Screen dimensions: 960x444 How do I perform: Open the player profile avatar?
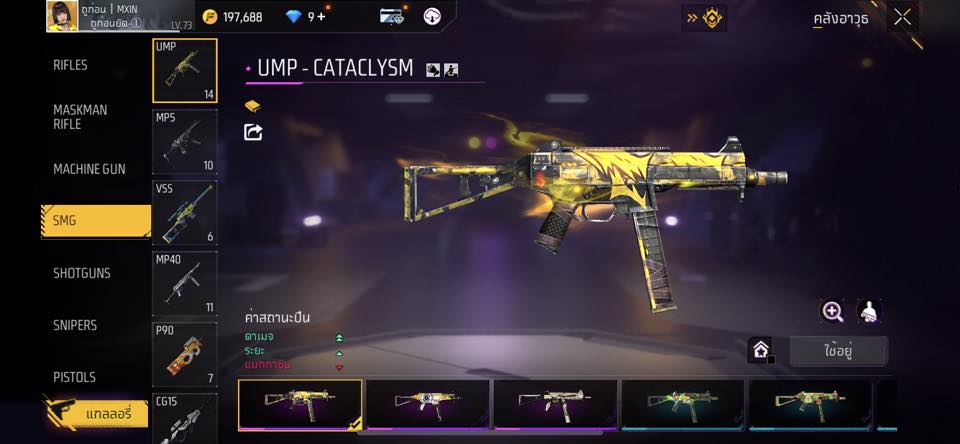click(62, 16)
